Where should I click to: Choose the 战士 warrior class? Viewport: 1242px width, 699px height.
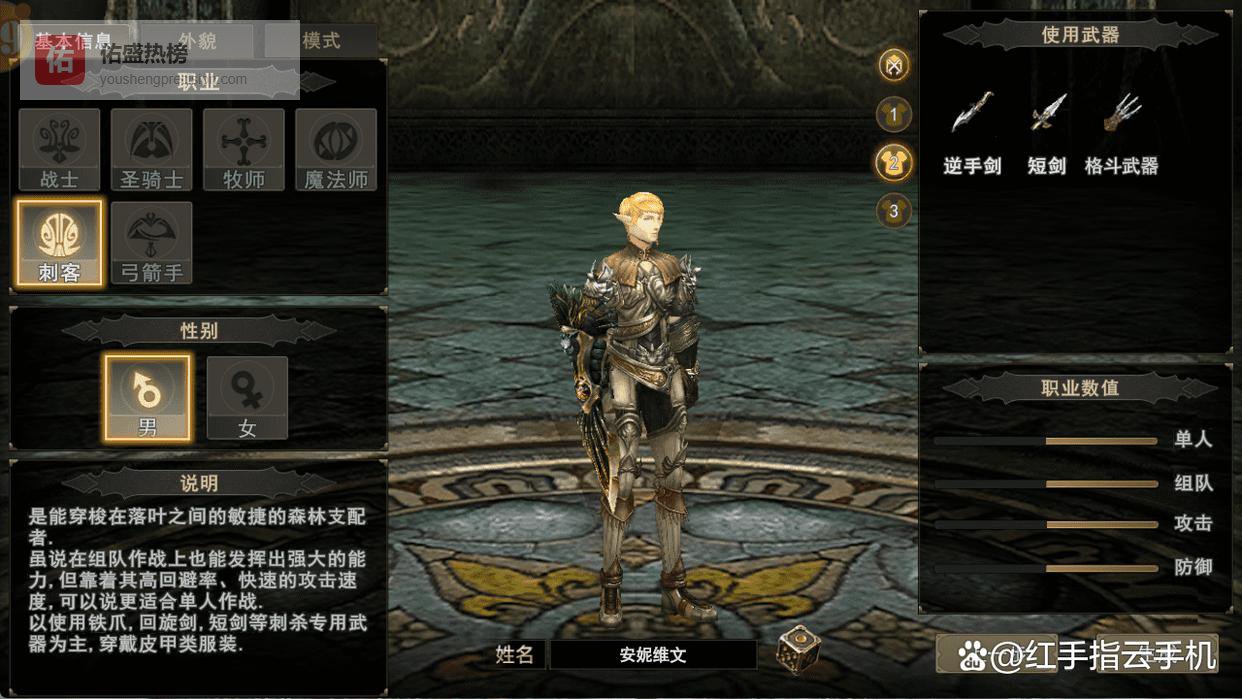coord(59,150)
